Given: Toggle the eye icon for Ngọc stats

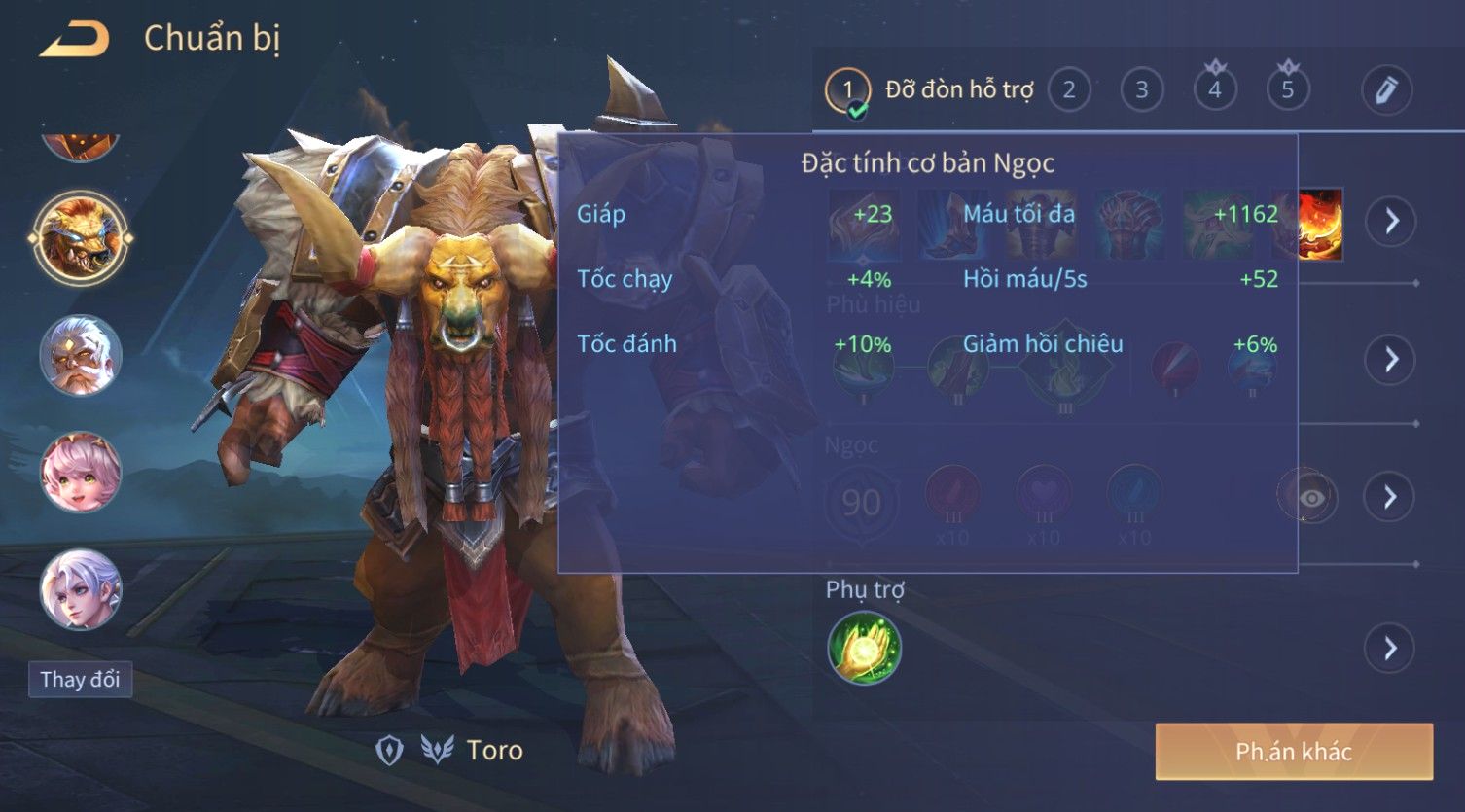Looking at the screenshot, I should (1309, 497).
